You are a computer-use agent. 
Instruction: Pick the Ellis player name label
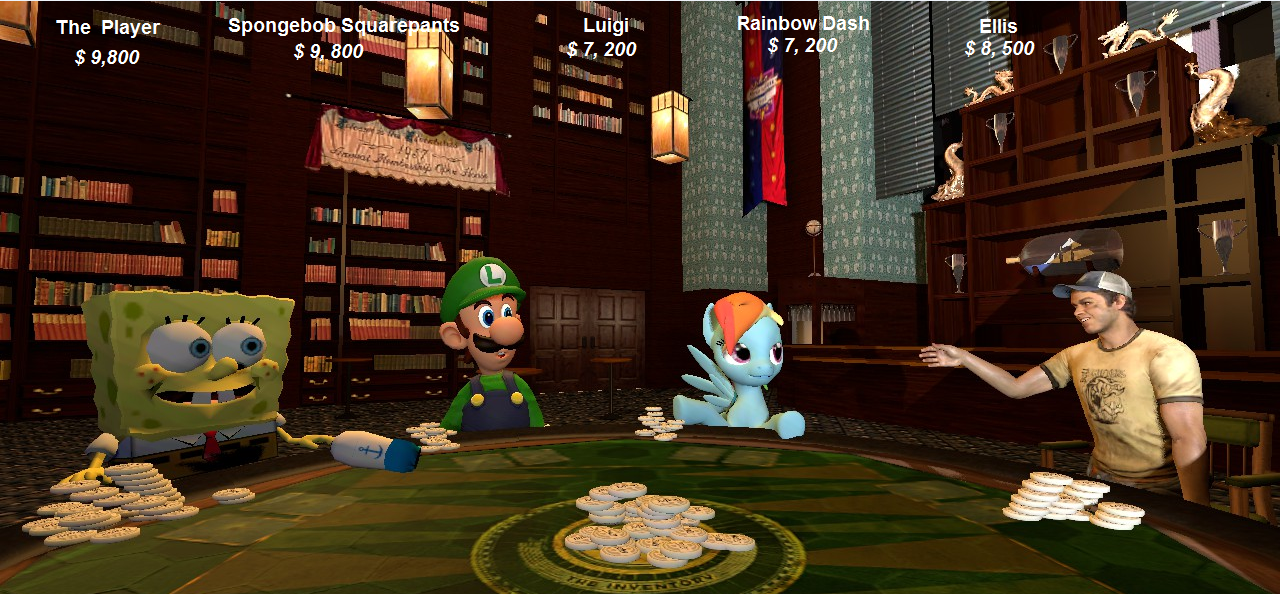tap(998, 26)
